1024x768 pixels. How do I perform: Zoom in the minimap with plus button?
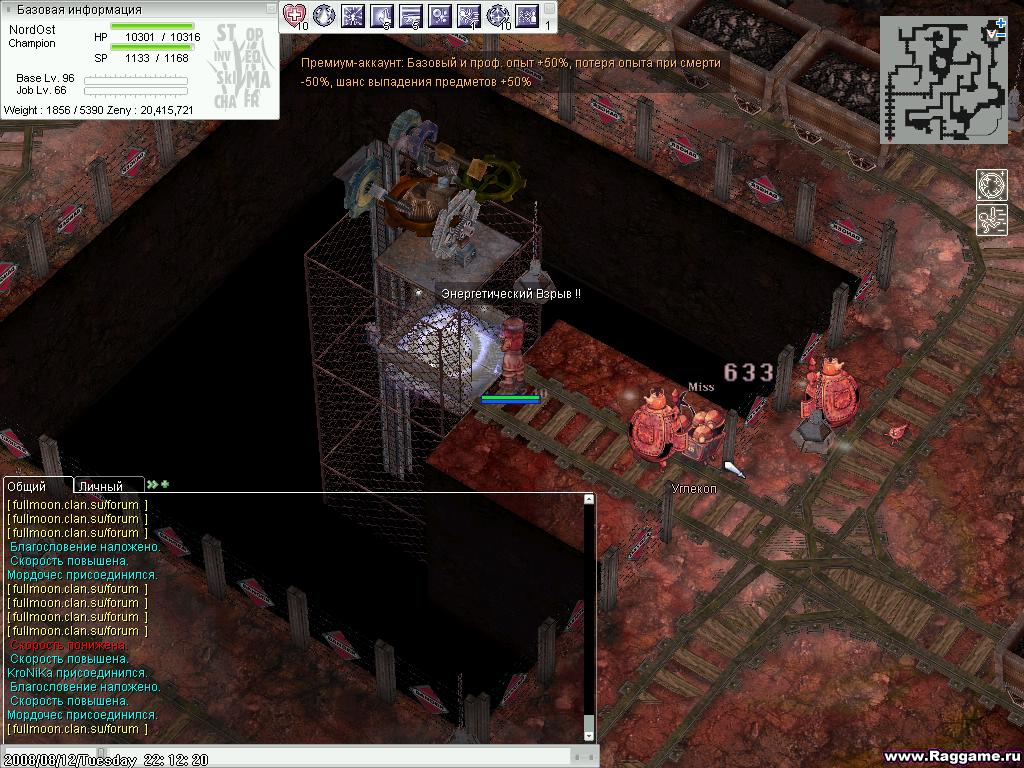tap(1000, 22)
